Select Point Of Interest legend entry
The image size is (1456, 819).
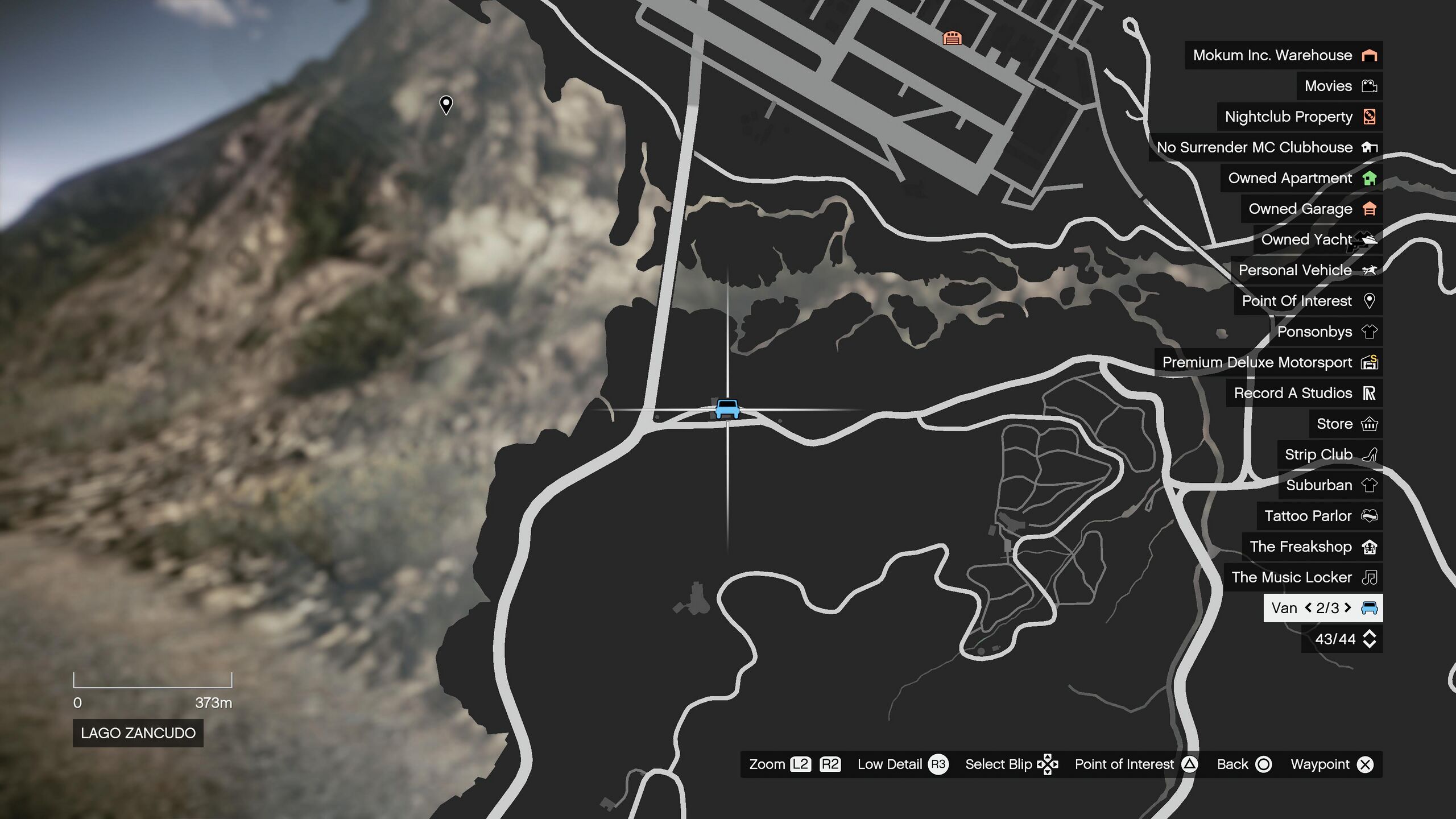pos(1308,301)
